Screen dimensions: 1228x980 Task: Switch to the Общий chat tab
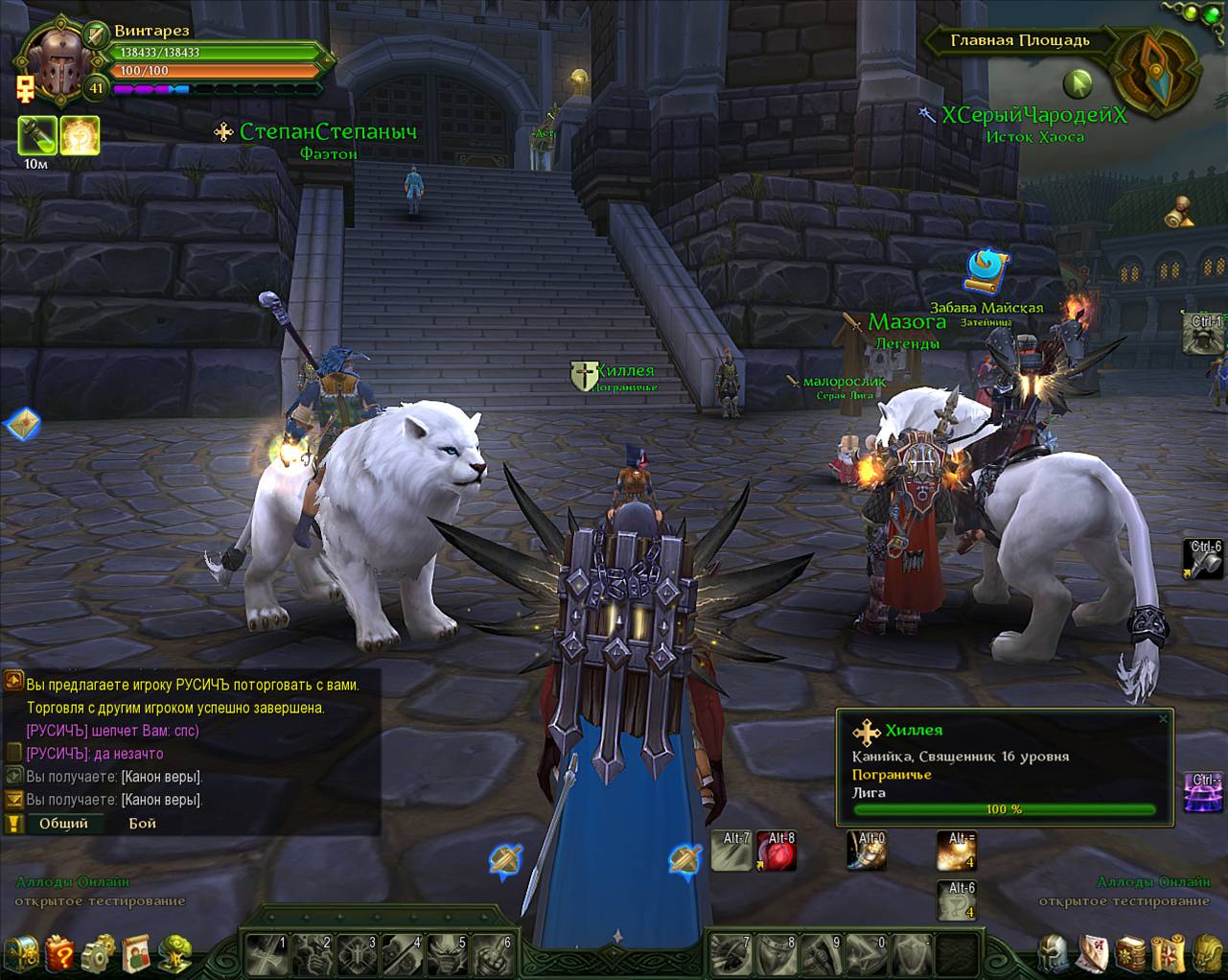pos(63,823)
